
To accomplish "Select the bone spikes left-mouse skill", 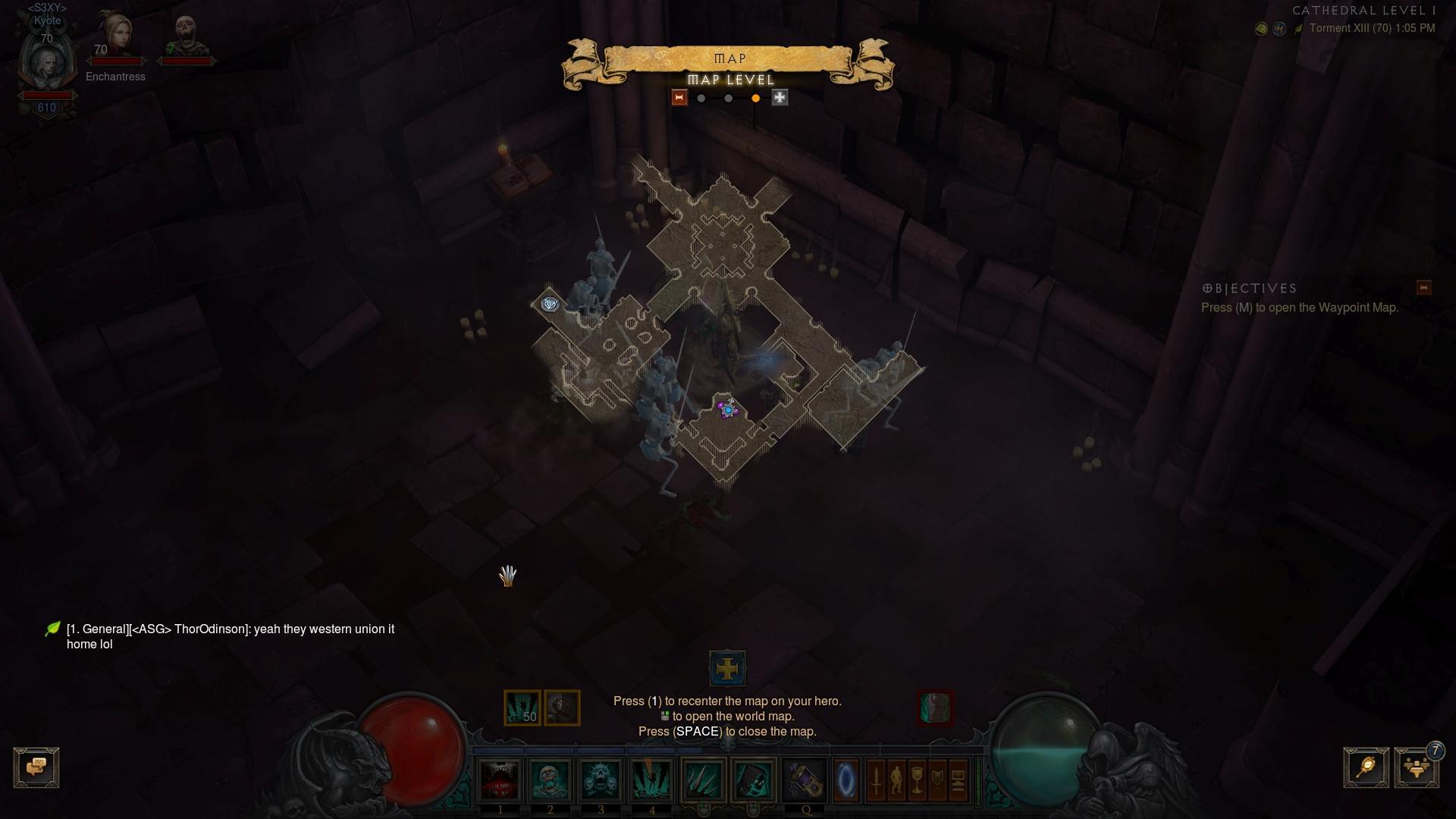I will click(703, 780).
